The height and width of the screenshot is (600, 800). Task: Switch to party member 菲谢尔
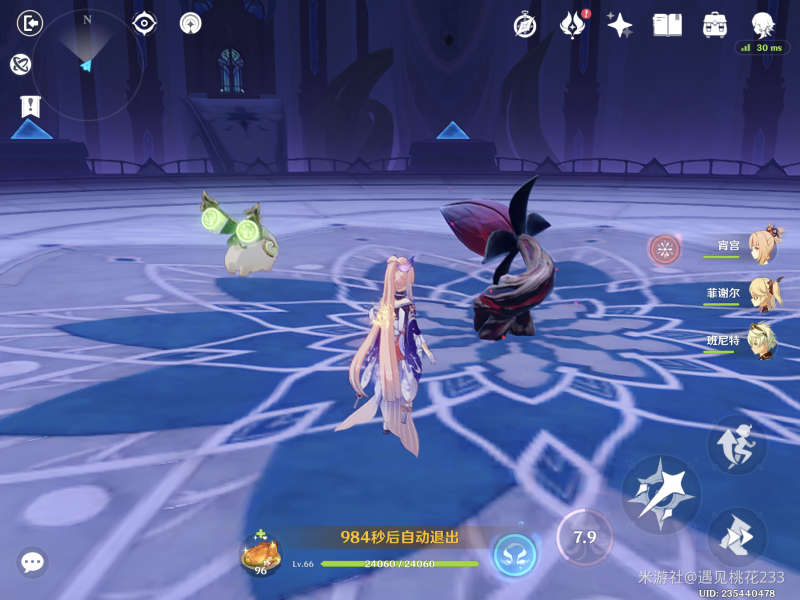click(x=762, y=294)
